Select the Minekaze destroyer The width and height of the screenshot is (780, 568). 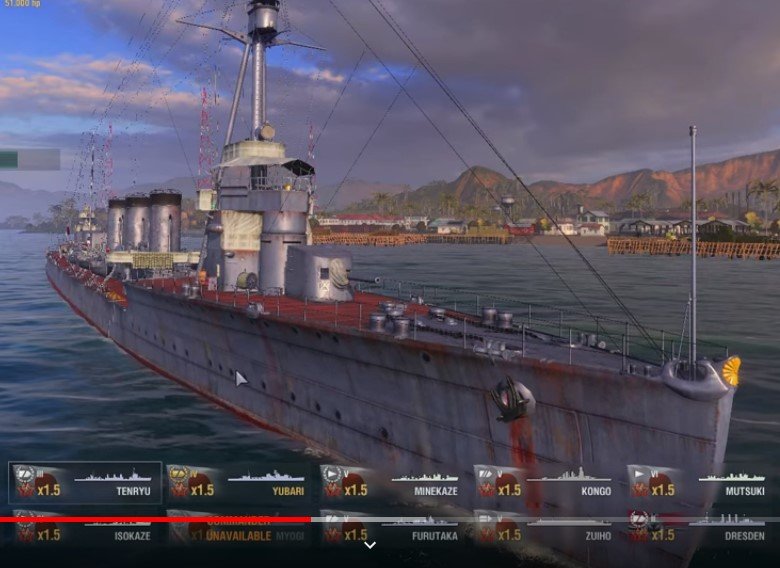pyautogui.click(x=392, y=483)
